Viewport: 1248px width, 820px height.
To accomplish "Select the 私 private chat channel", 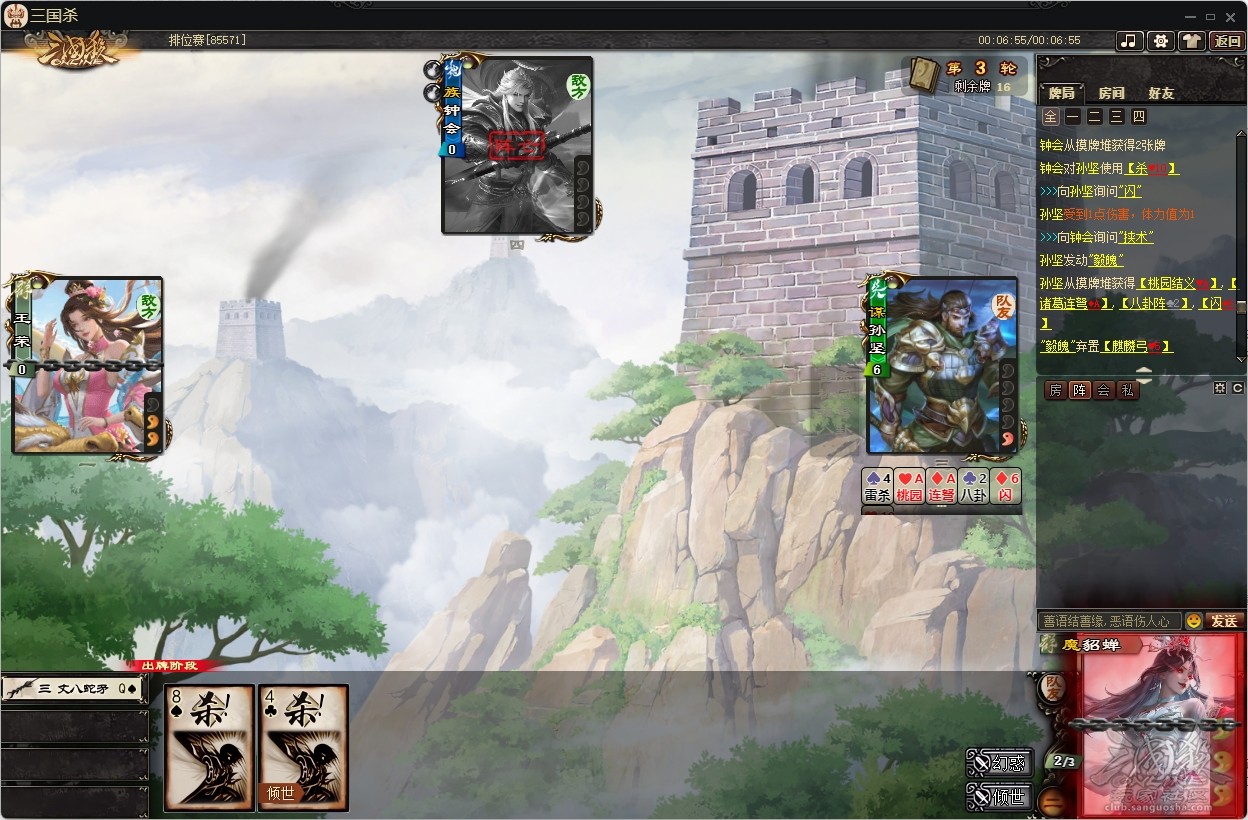I will 1128,391.
